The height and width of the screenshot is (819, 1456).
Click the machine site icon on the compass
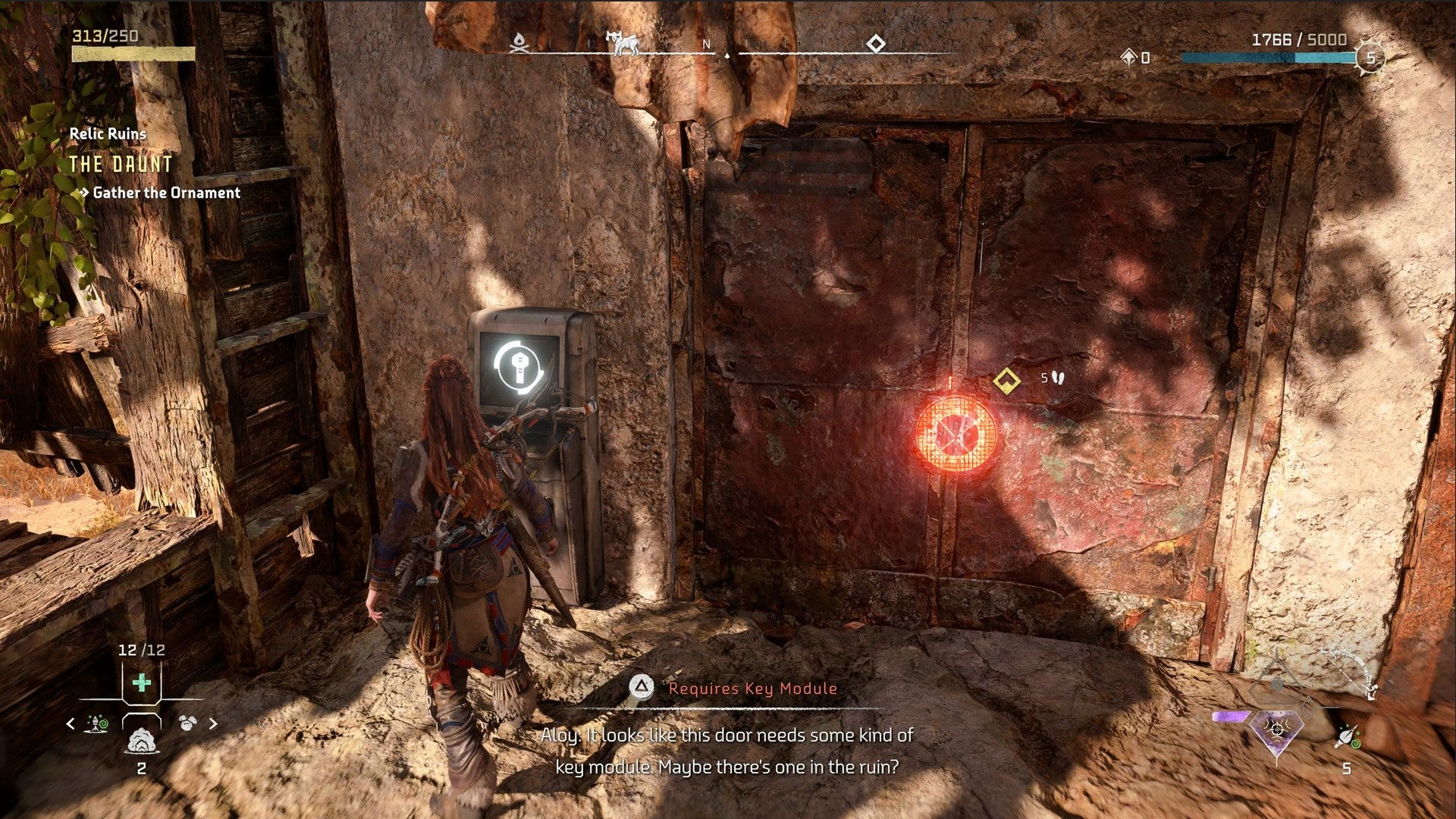click(x=623, y=44)
